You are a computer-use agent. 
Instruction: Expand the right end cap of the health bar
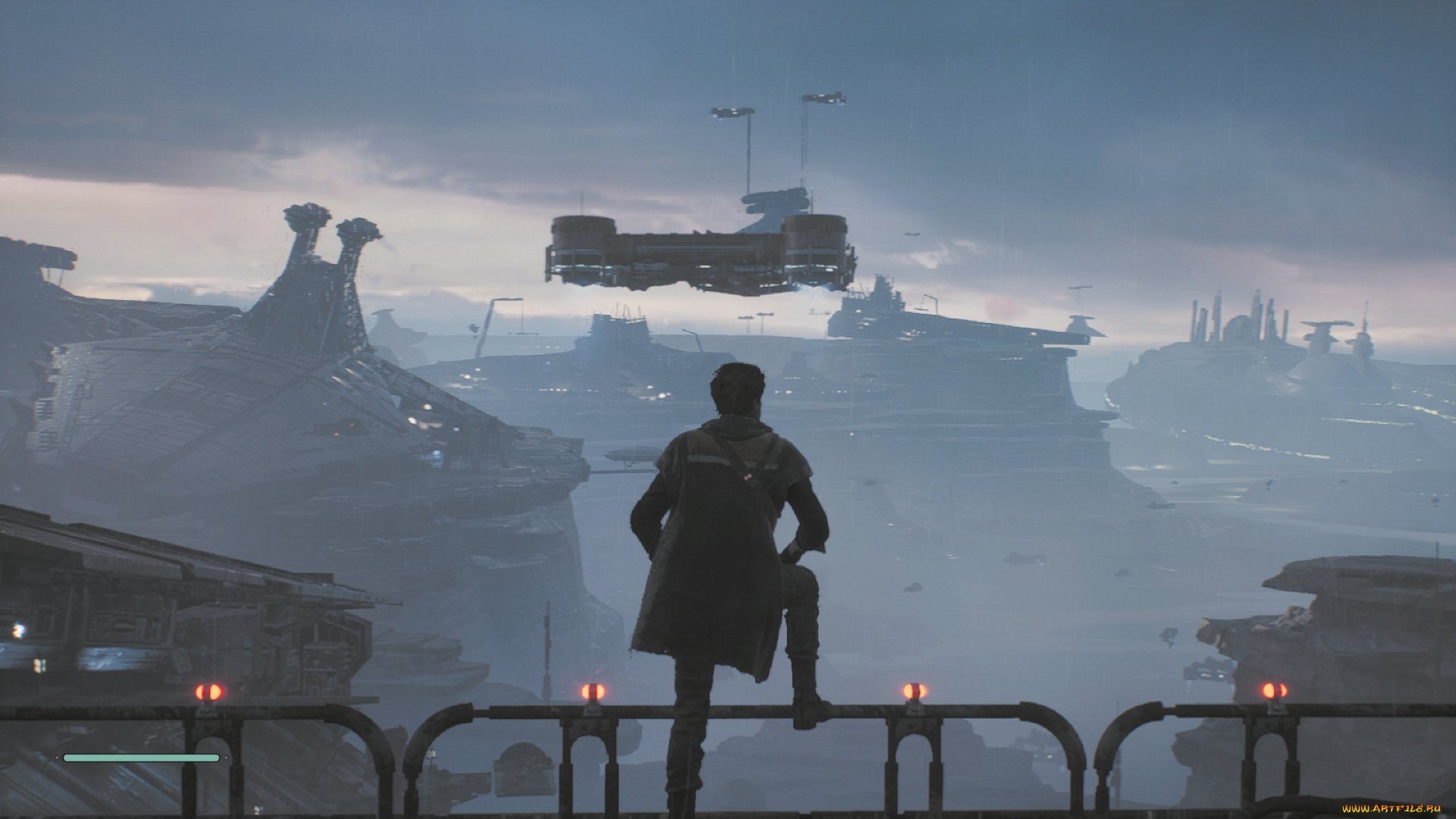pyautogui.click(x=227, y=757)
